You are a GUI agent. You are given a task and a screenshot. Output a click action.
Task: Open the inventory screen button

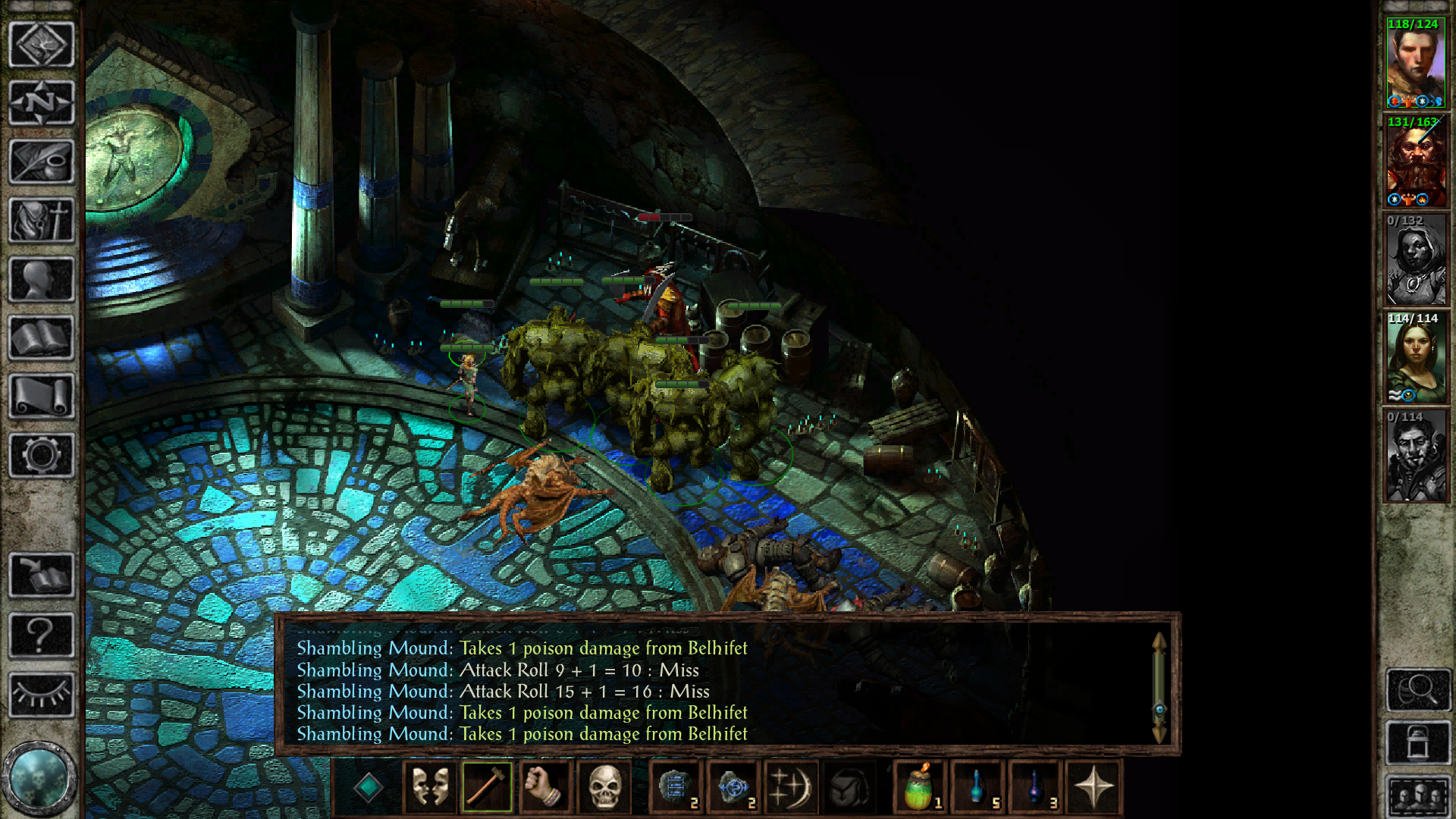pos(42,221)
